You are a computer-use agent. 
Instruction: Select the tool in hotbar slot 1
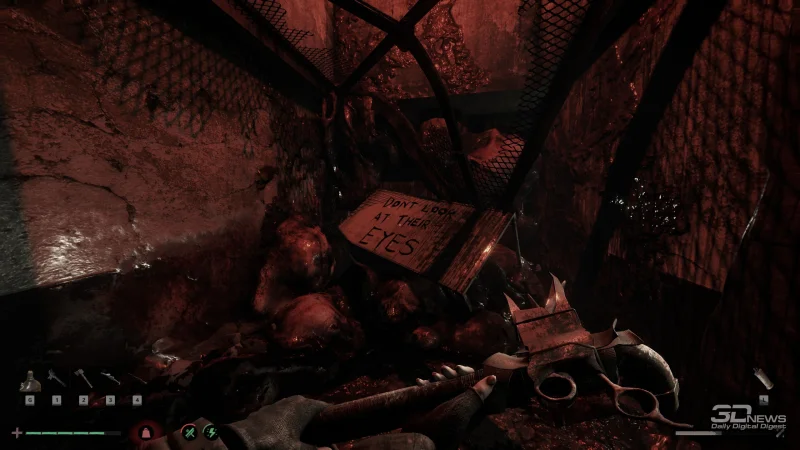[56, 380]
